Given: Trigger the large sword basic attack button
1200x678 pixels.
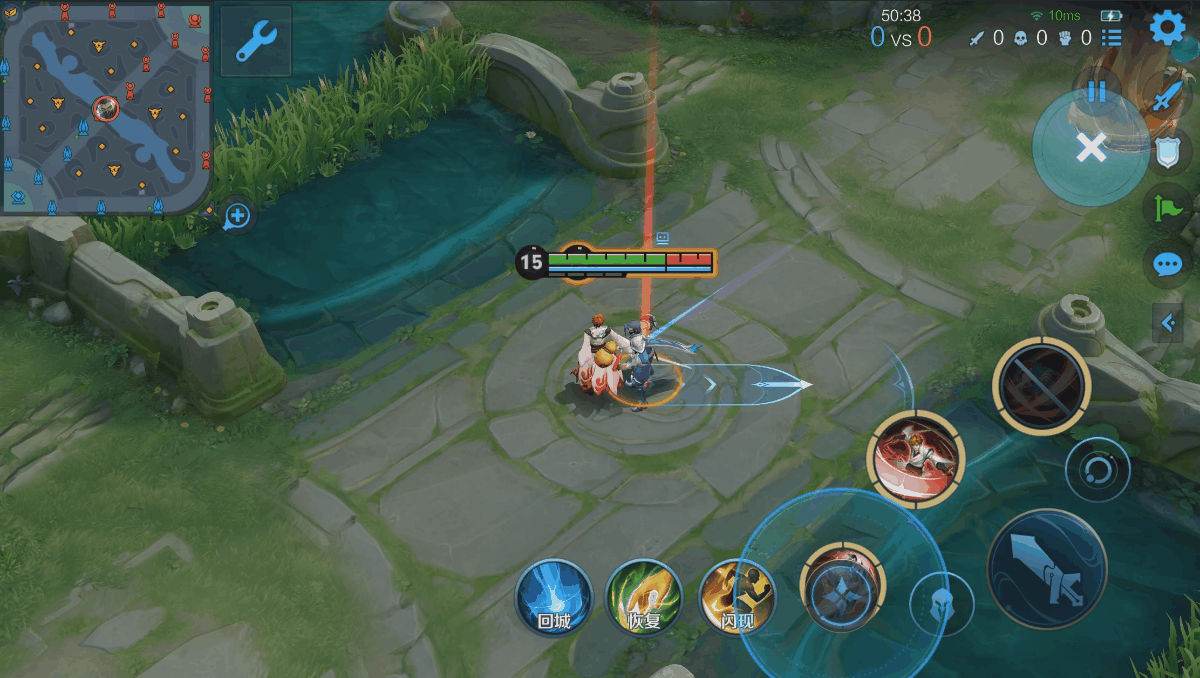Looking at the screenshot, I should 1046,569.
